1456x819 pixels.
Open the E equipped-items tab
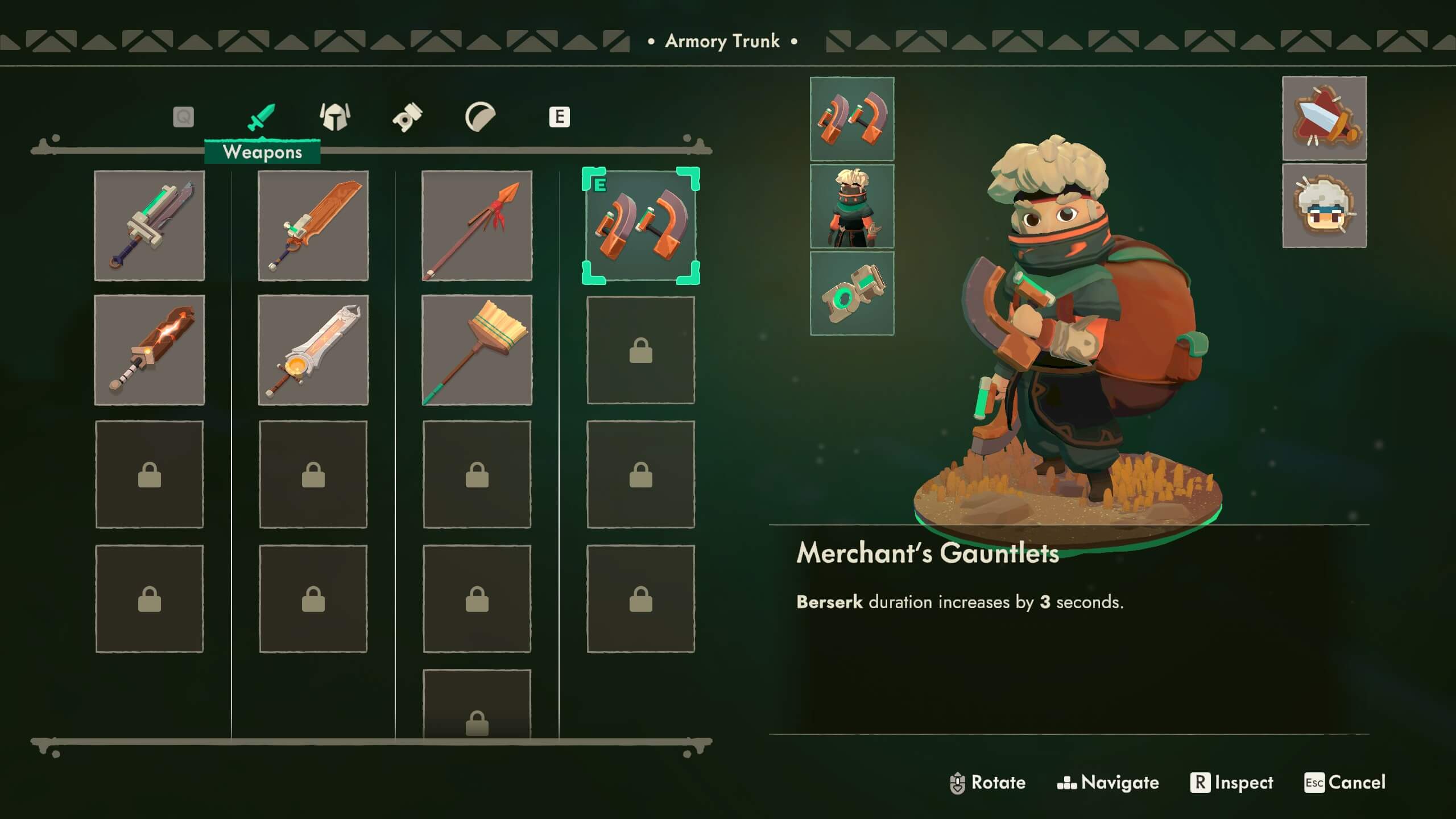(560, 117)
